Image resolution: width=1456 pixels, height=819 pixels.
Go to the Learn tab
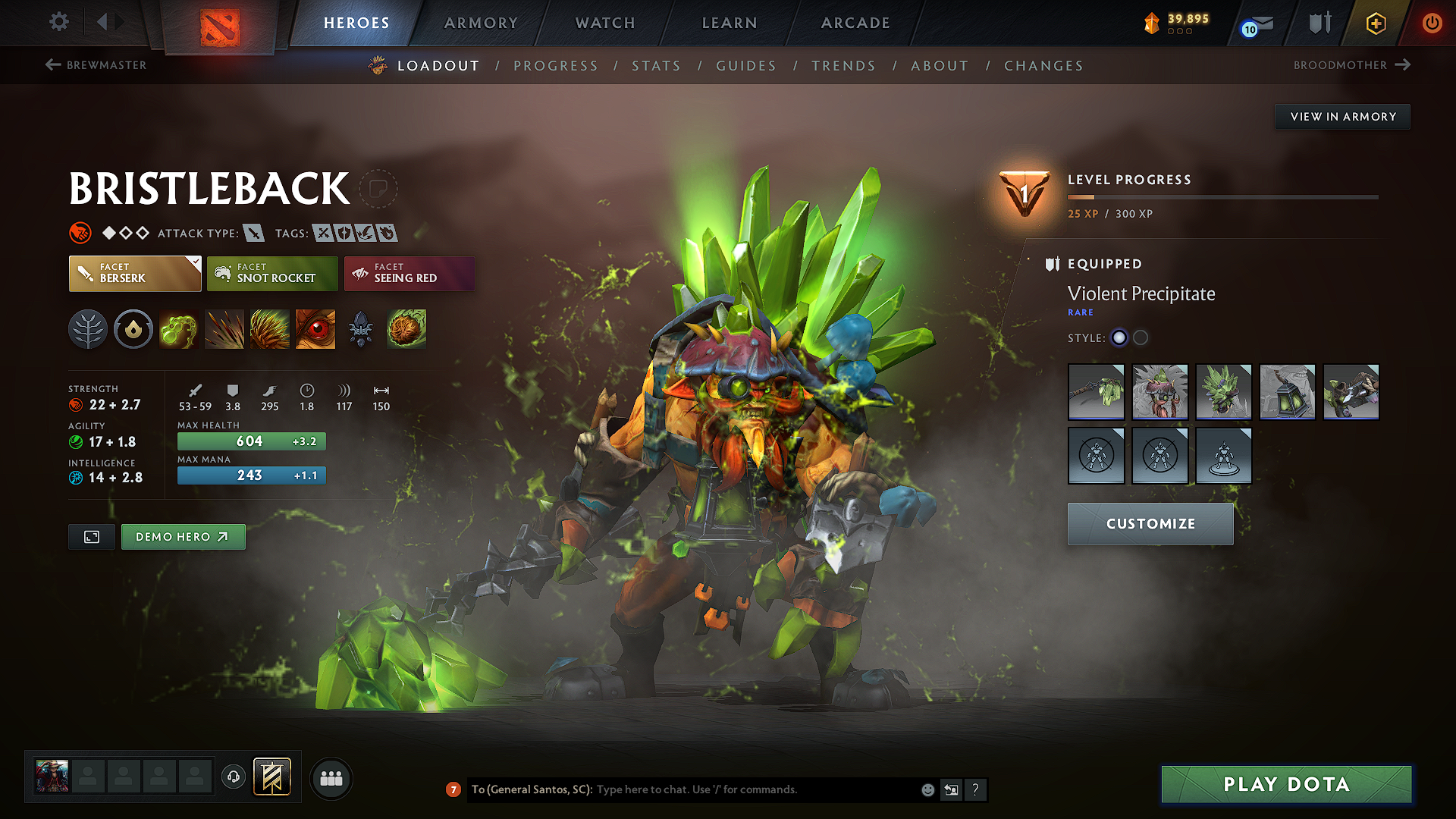pos(730,23)
